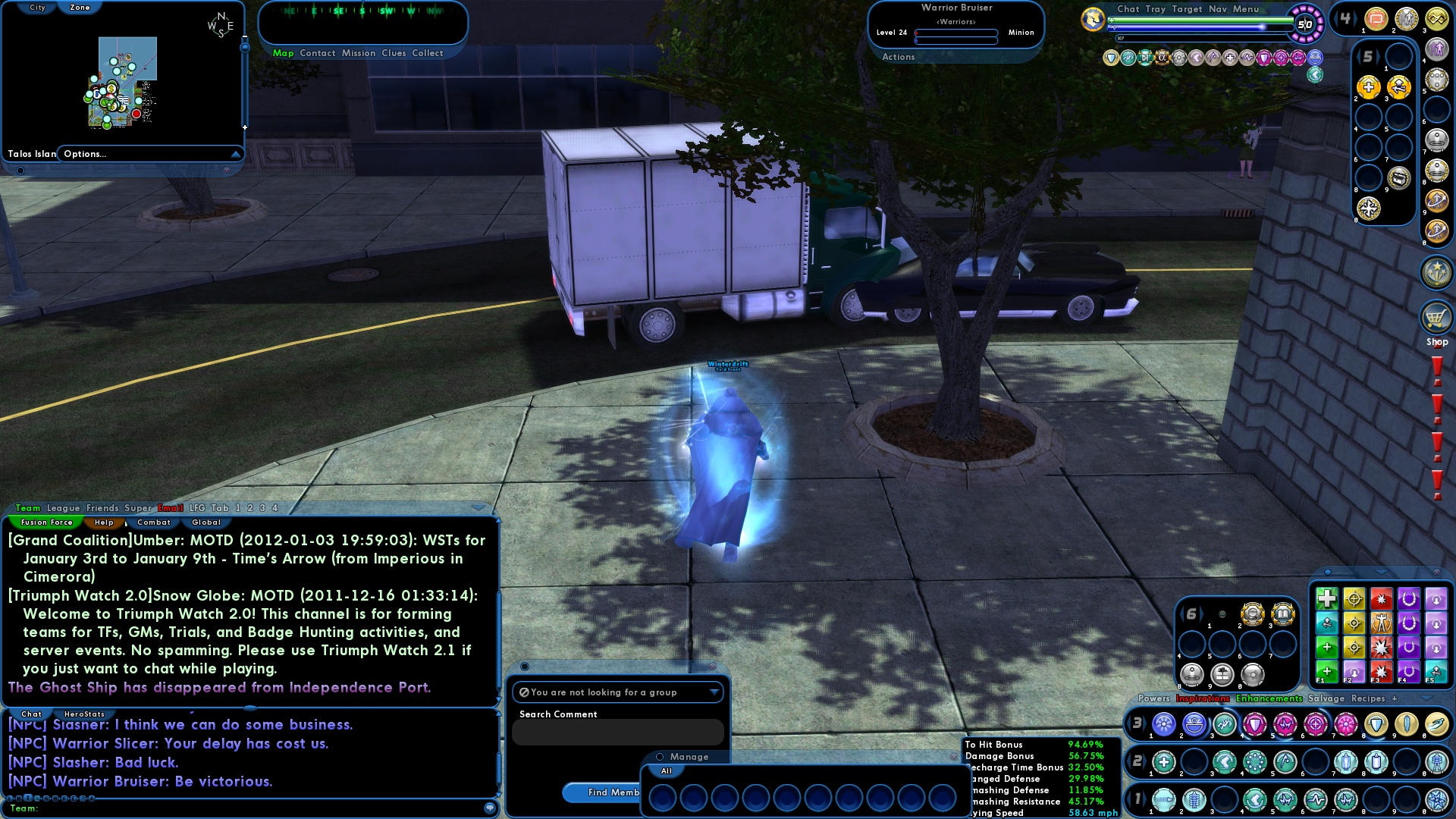Switch to the Combat chat tab

152,522
